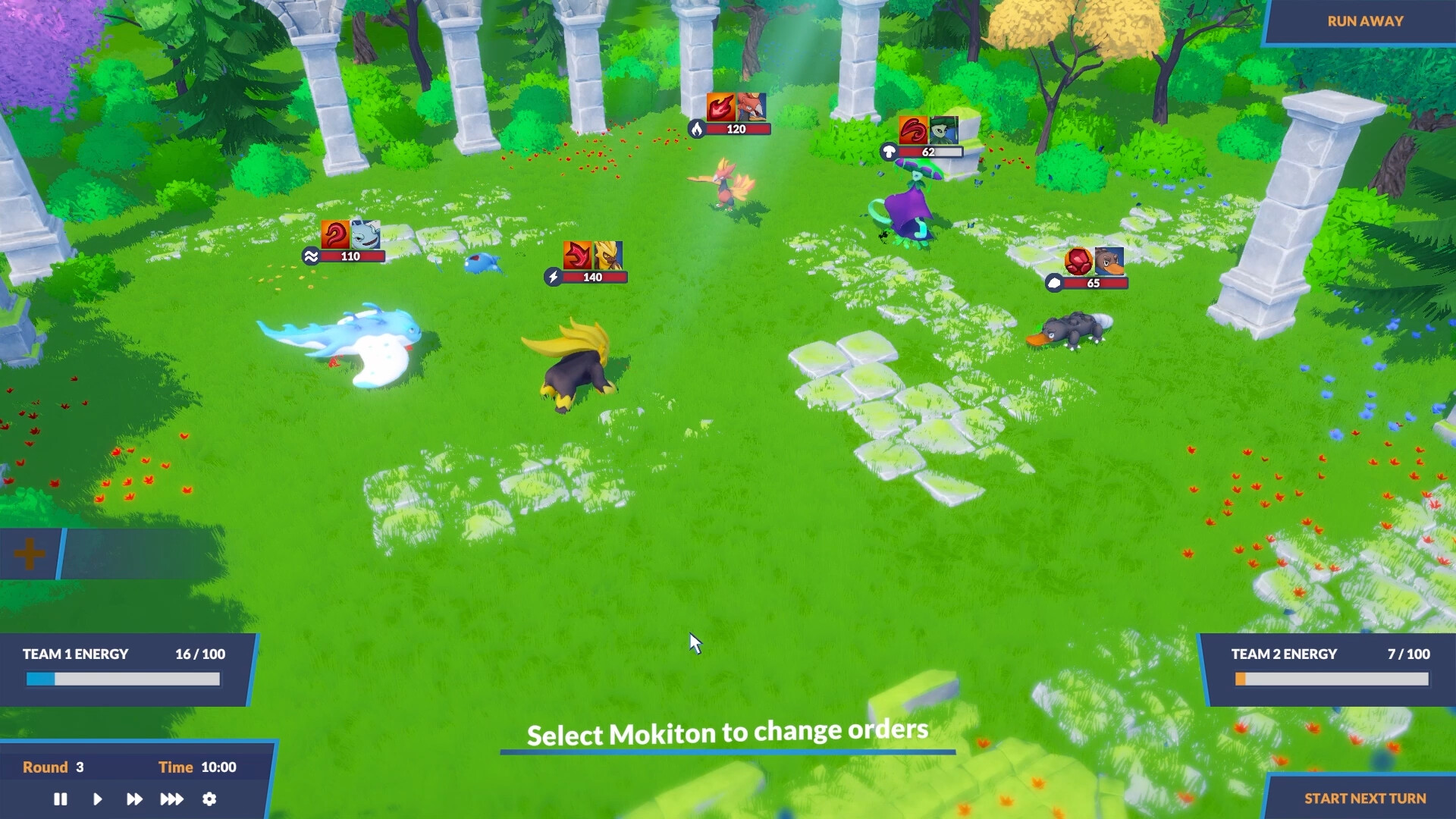Click the flame ability icon above the fire bird
This screenshot has height=819, width=1456.
[x=722, y=107]
